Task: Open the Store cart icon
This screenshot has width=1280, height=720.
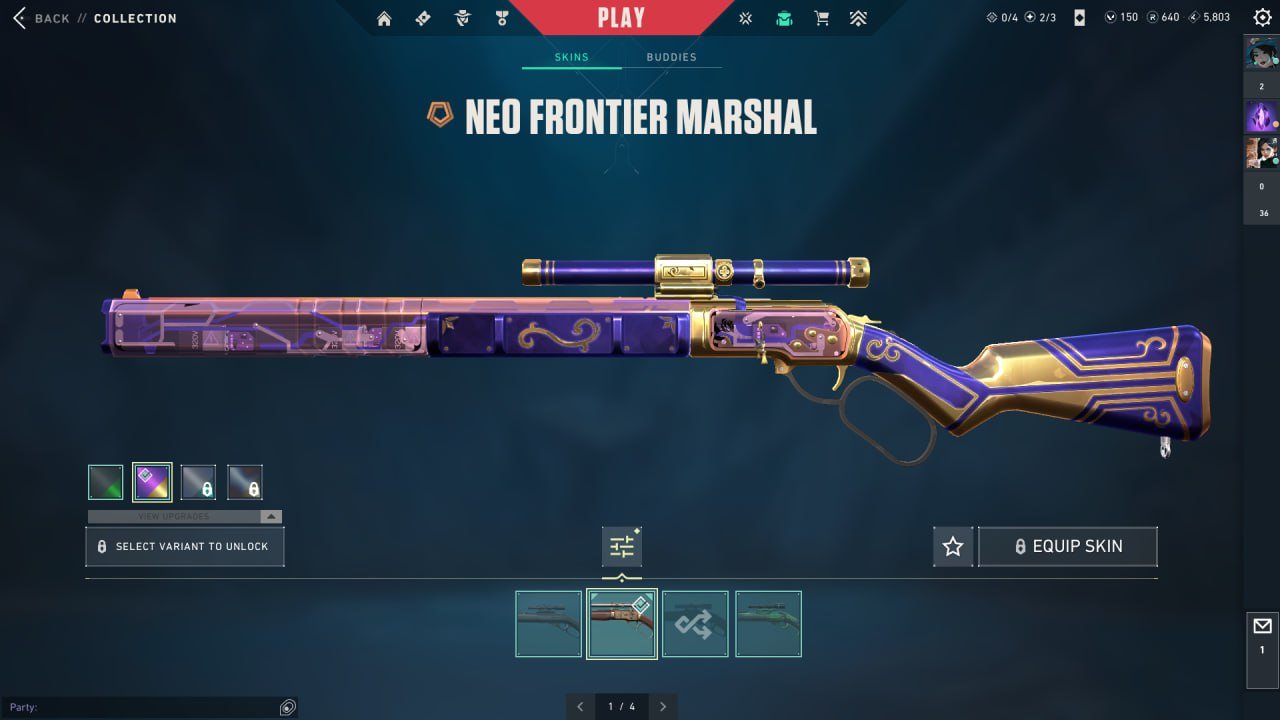Action: [821, 17]
